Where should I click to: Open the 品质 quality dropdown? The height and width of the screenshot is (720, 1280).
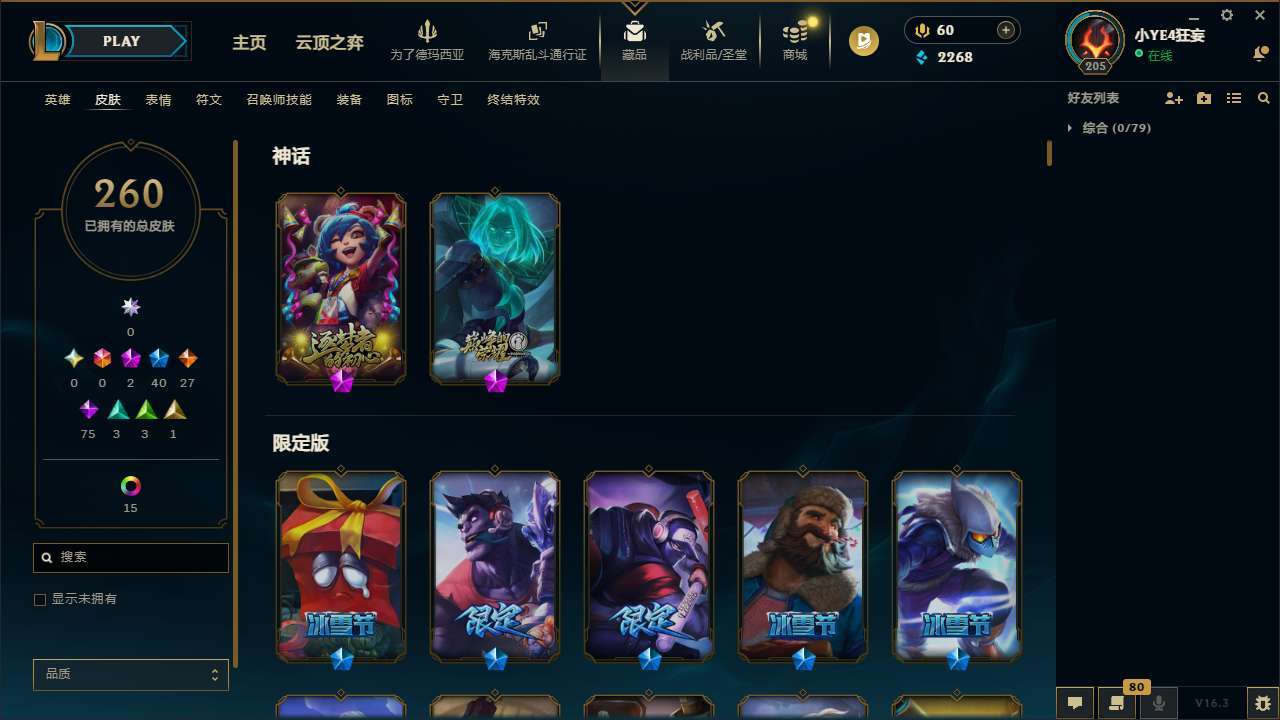pyautogui.click(x=130, y=674)
